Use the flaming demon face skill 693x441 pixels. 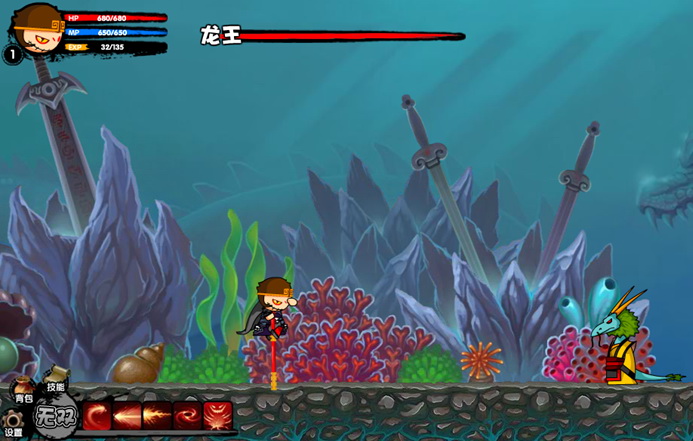pyautogui.click(x=217, y=415)
